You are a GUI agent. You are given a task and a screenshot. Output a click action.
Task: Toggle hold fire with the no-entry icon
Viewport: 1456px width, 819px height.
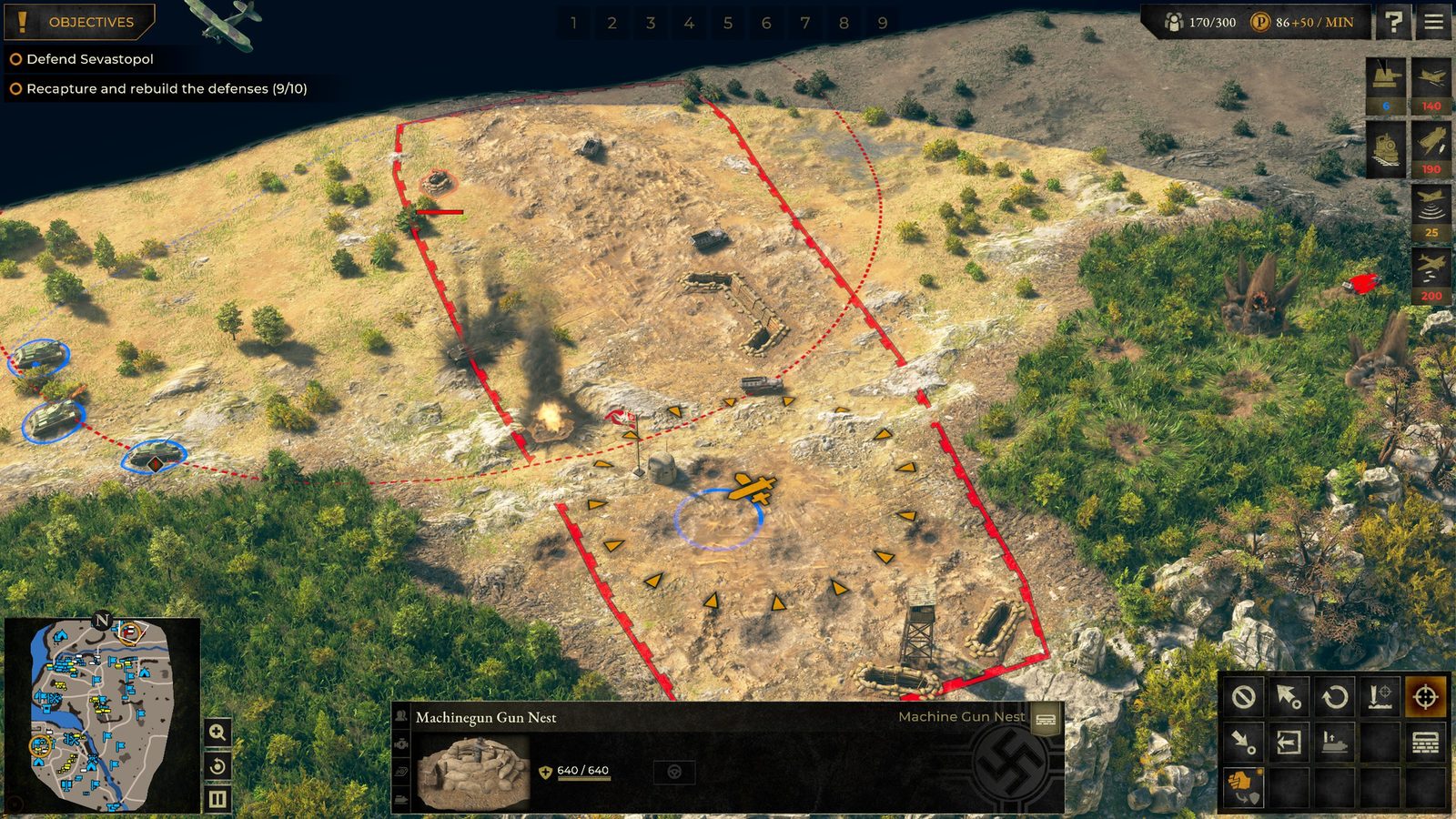click(x=1244, y=697)
